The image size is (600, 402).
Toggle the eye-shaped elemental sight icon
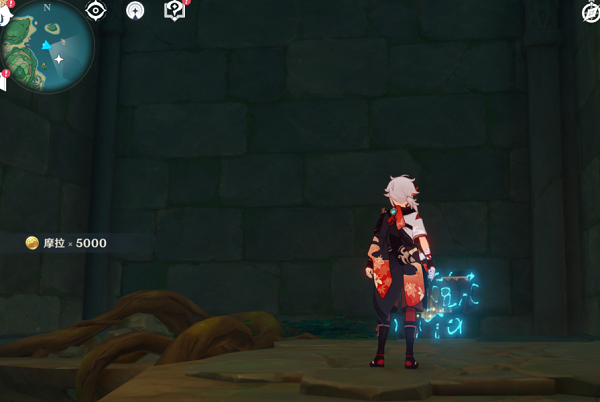96,10
